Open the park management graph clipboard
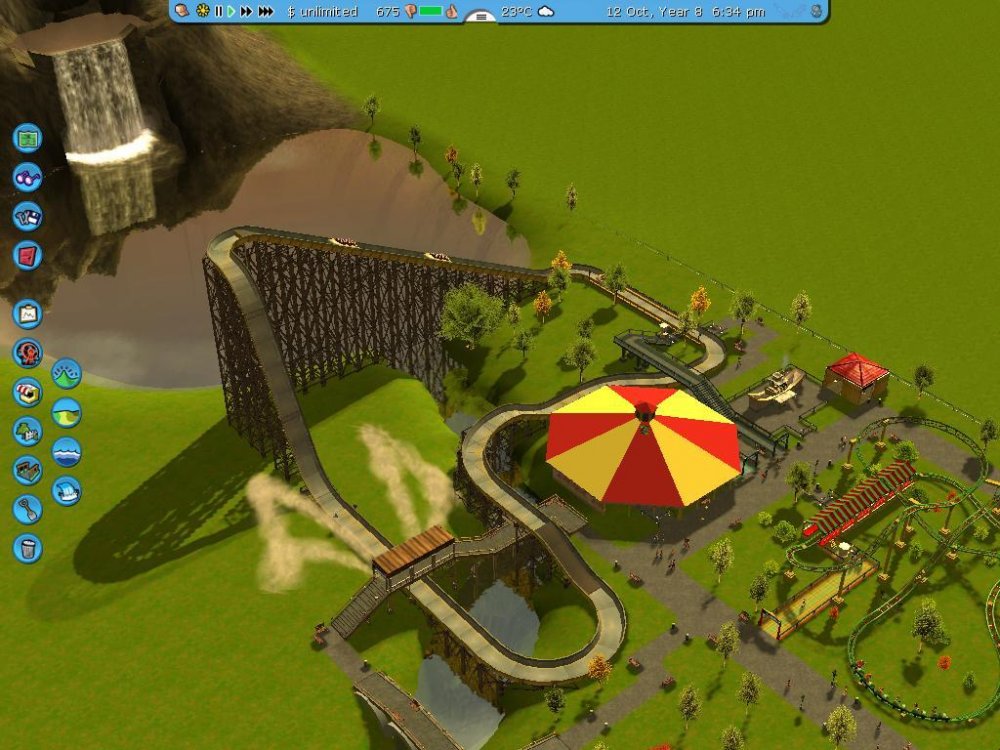 point(27,314)
